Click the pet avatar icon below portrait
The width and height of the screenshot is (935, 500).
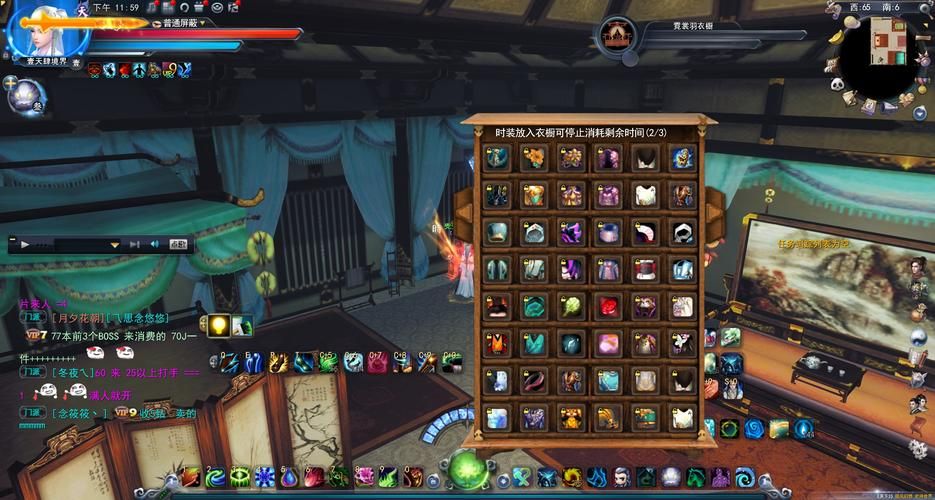[25, 97]
